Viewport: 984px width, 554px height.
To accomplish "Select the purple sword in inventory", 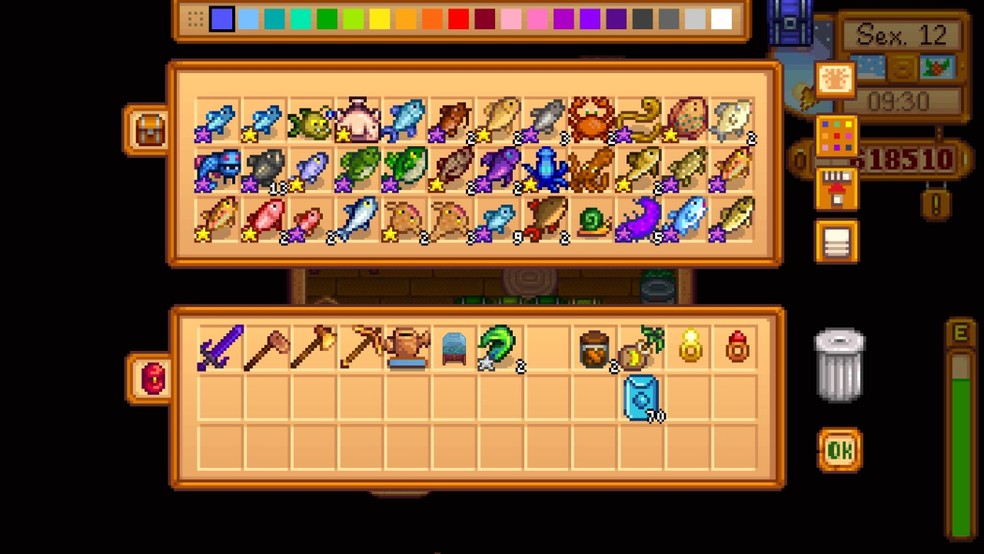I will click(x=220, y=348).
